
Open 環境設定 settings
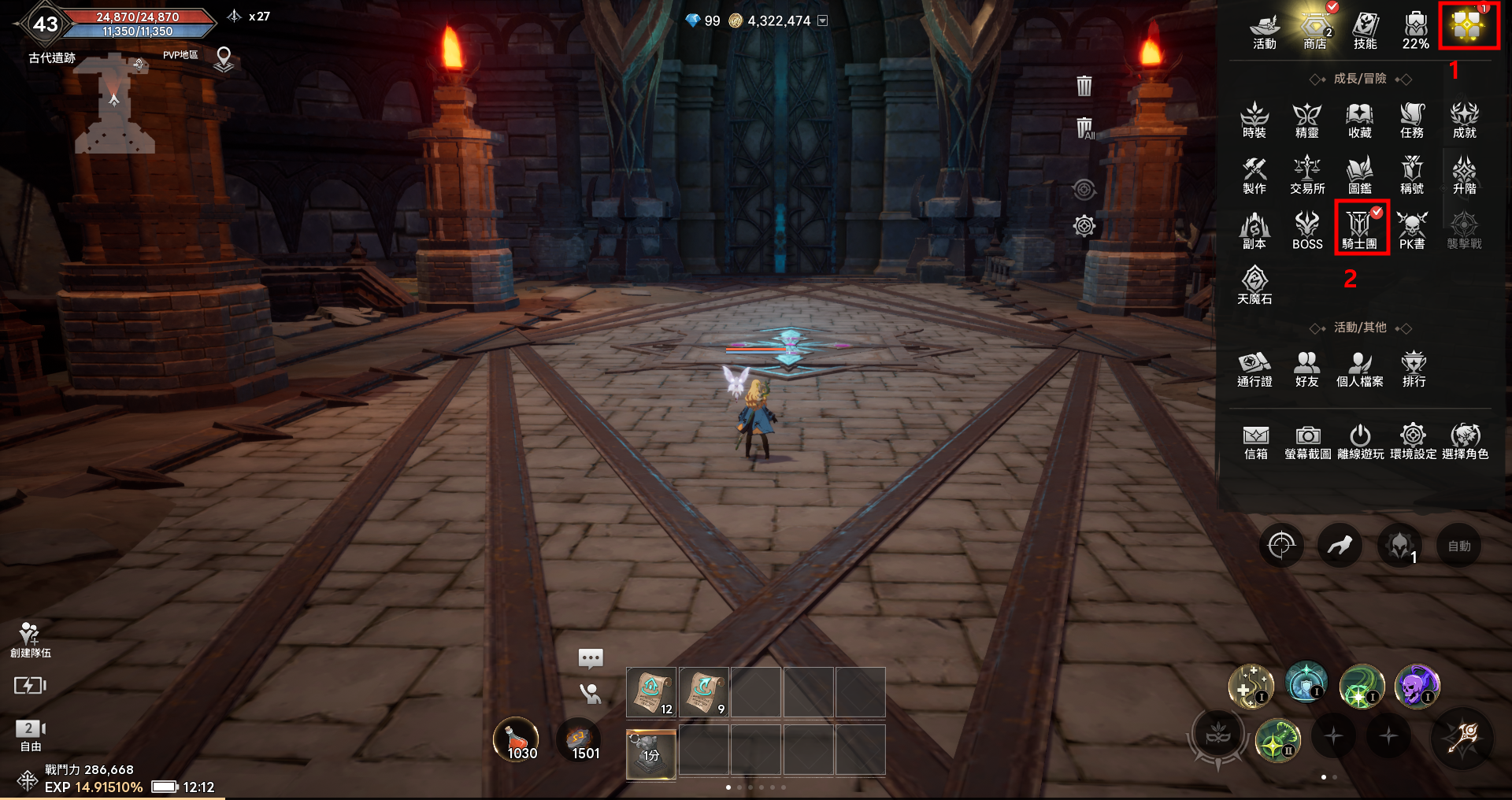pos(1413,441)
